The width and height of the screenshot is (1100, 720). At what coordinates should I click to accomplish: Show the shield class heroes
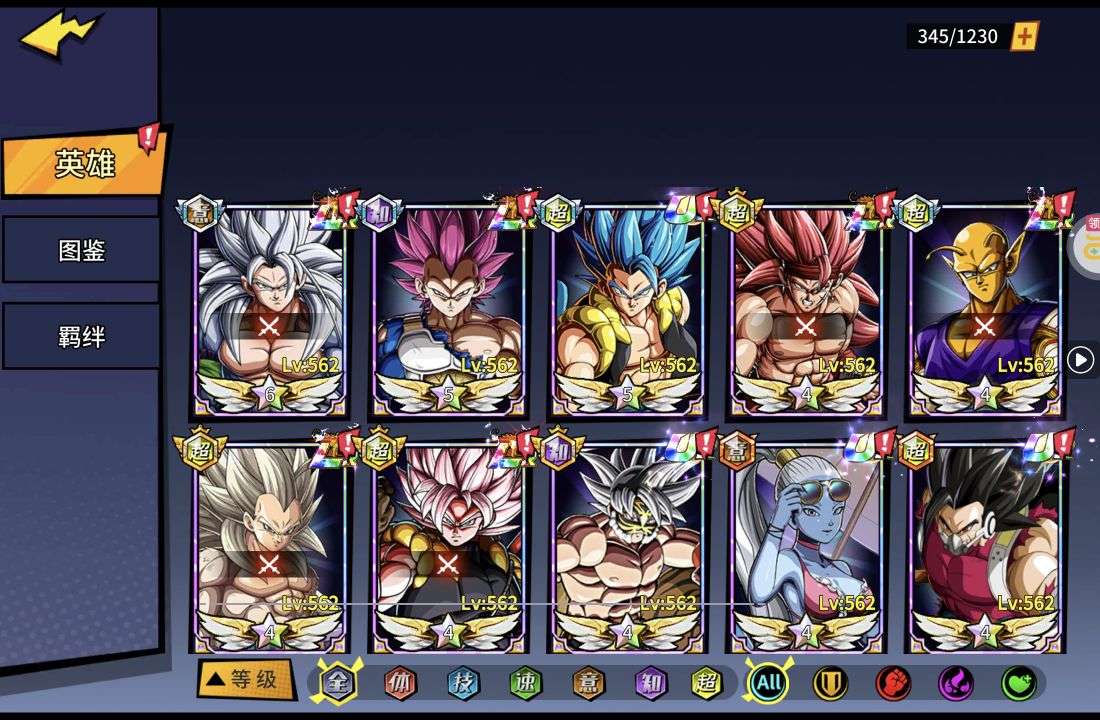[x=830, y=683]
